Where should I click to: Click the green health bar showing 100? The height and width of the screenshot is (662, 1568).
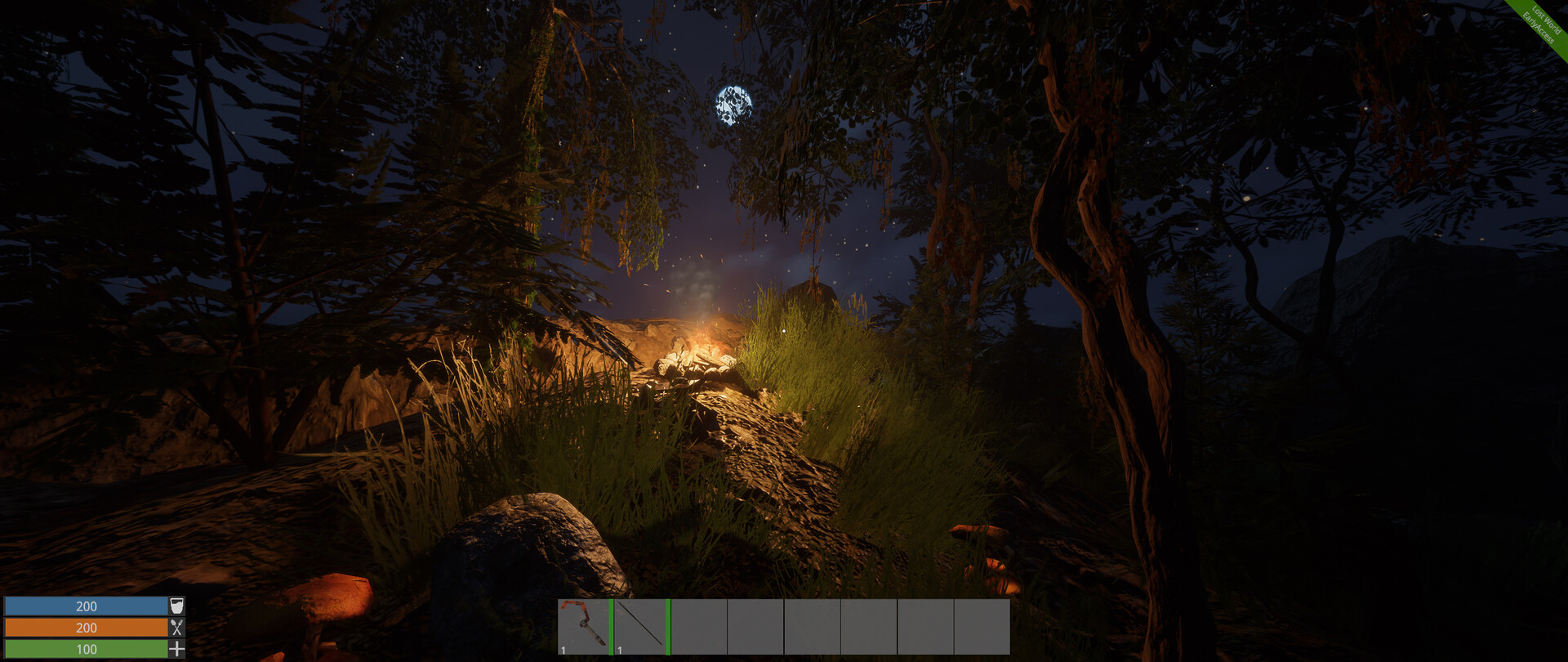(86, 650)
